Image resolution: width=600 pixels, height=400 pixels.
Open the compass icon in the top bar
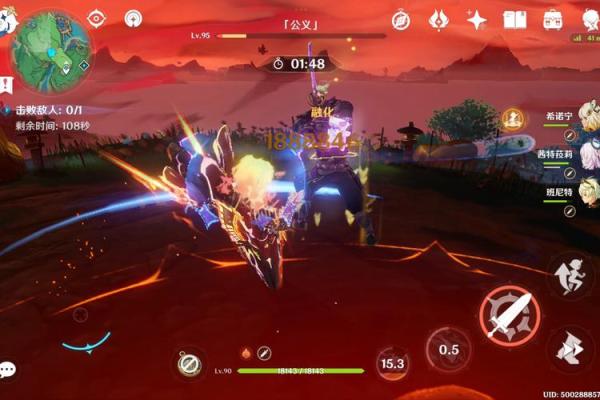(x=401, y=19)
